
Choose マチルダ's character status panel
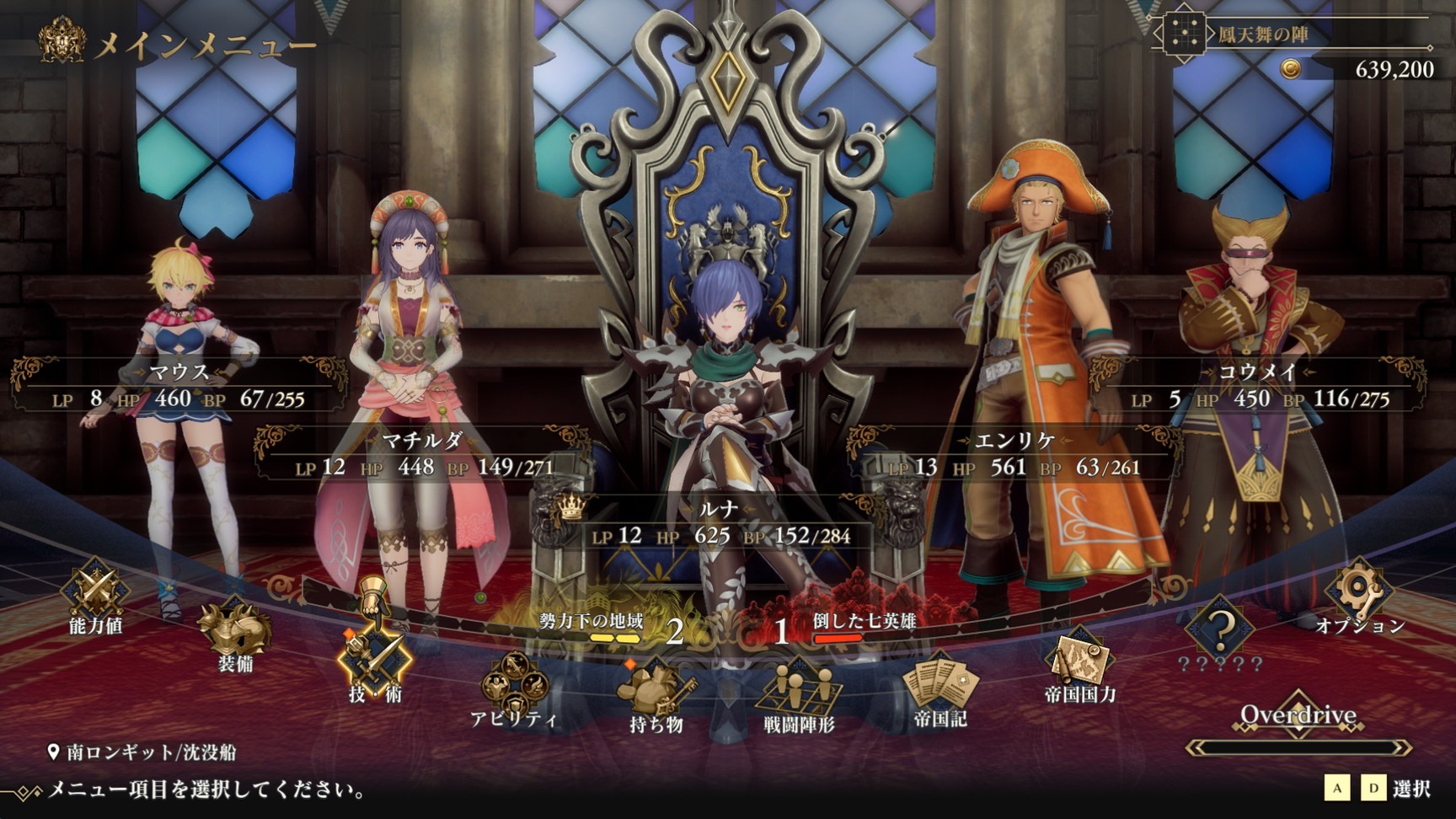coord(423,455)
